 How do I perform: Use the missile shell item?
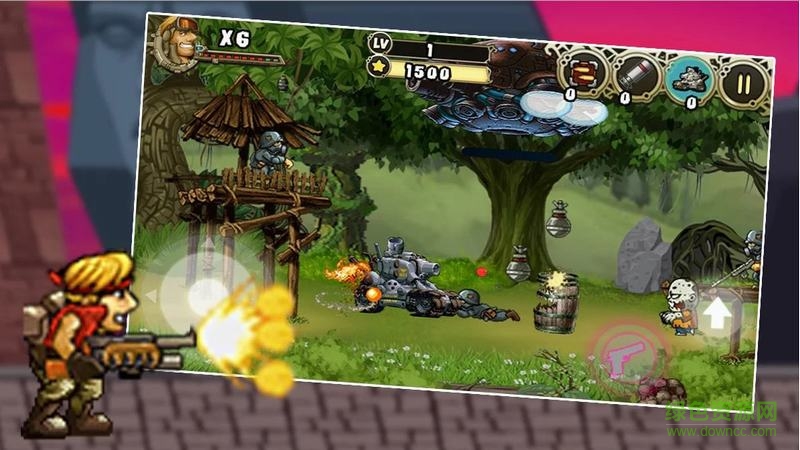point(637,75)
